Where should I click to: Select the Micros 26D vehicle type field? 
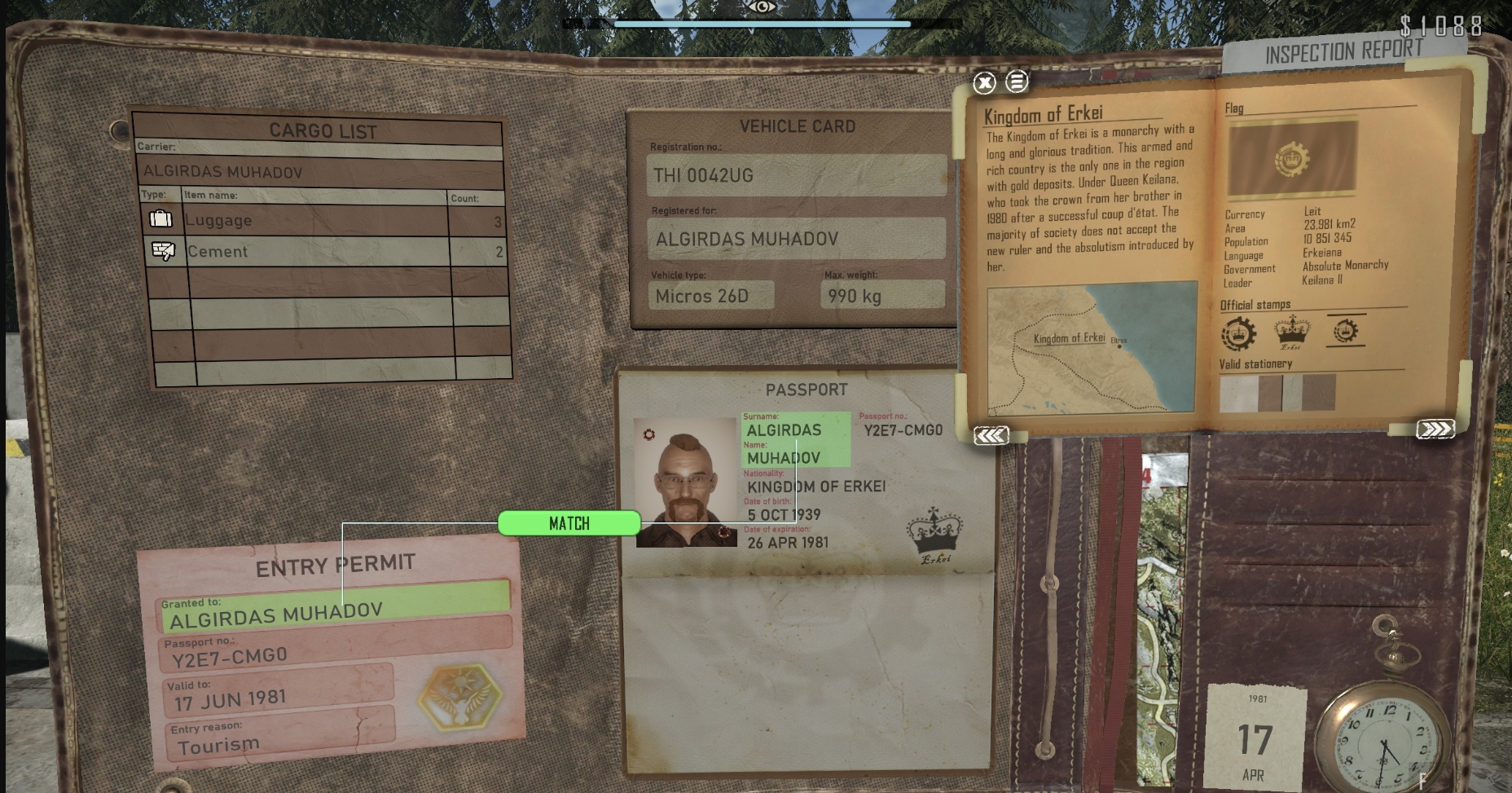(710, 296)
